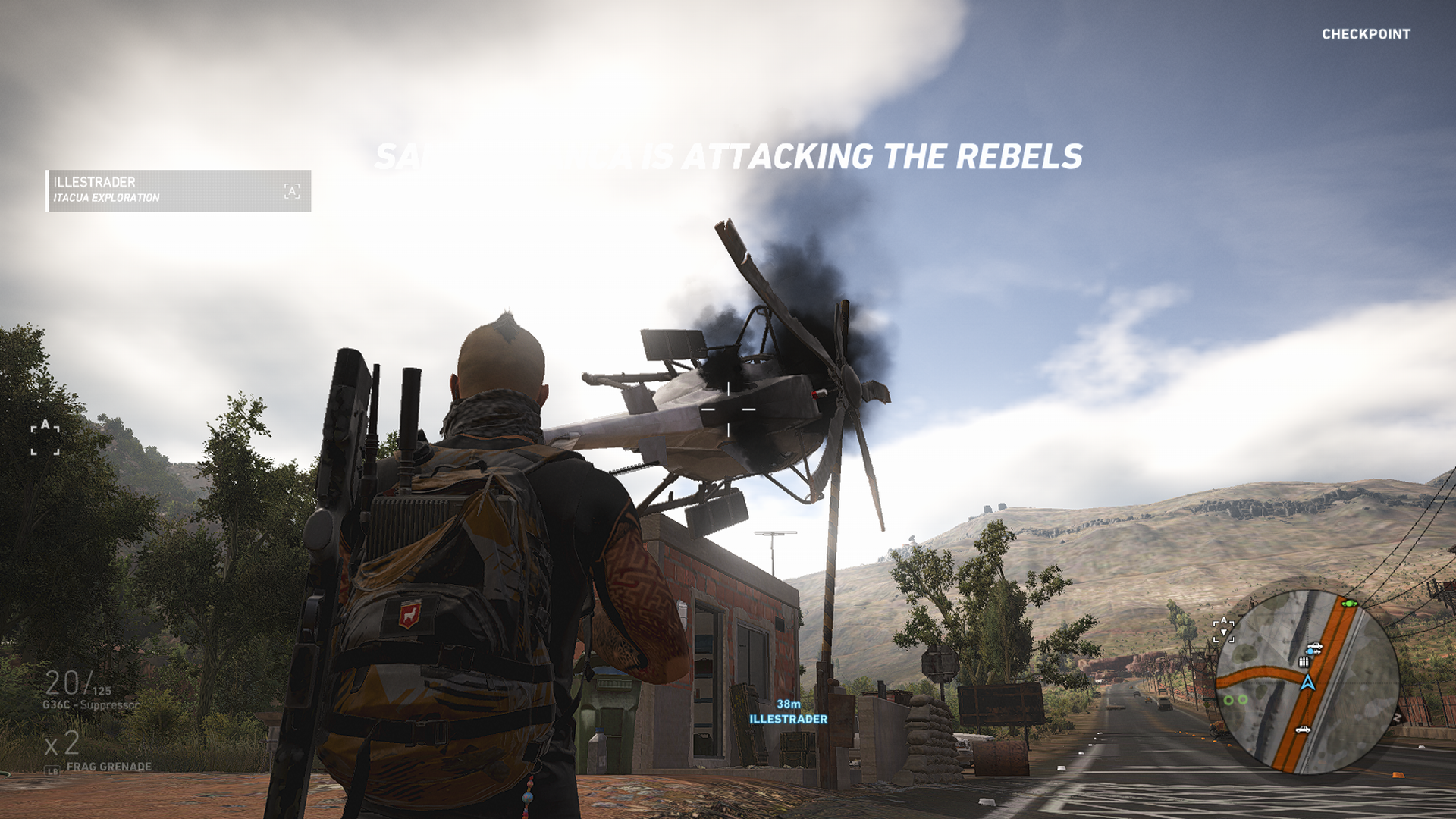This screenshot has height=819, width=1456.
Task: Click the crosshair at screen center
Action: [730, 408]
